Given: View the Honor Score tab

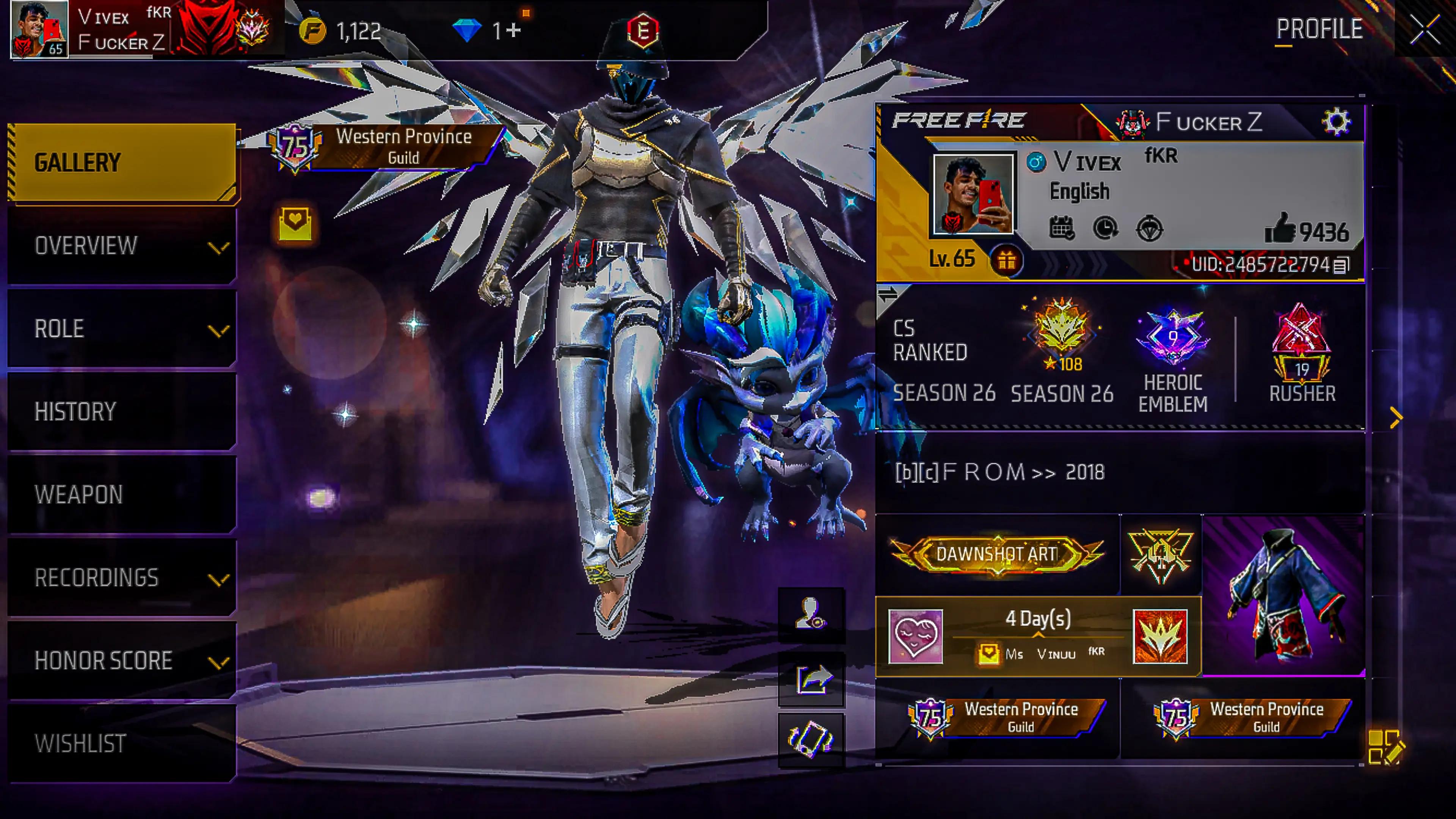Looking at the screenshot, I should coord(122,660).
